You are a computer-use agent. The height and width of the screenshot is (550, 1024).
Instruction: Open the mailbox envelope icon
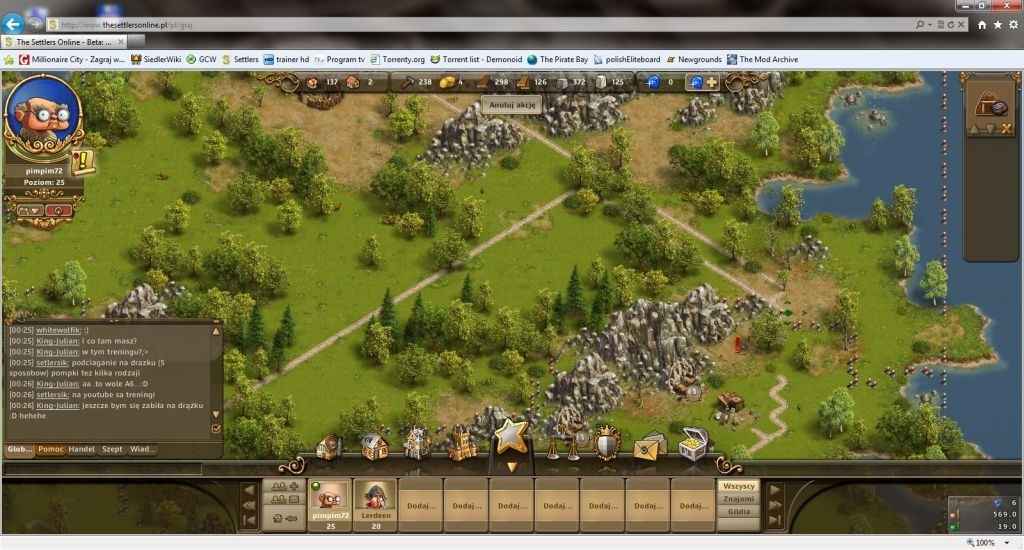[x=649, y=445]
